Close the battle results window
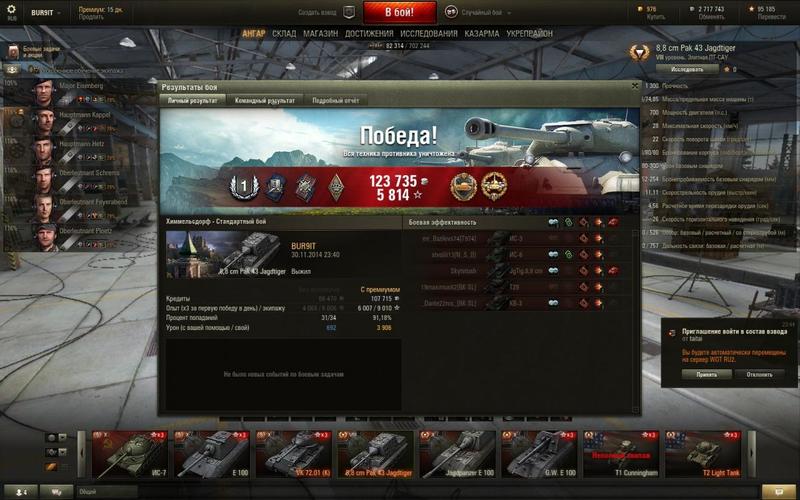The height and width of the screenshot is (500, 800). [x=635, y=87]
